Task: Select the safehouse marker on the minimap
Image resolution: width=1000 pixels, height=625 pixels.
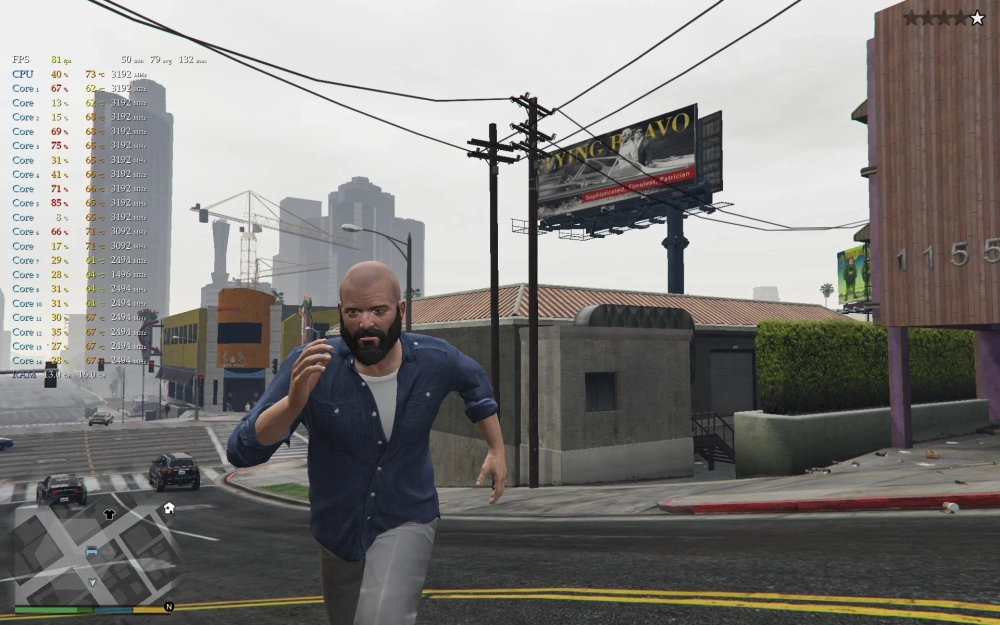Action: [x=169, y=508]
